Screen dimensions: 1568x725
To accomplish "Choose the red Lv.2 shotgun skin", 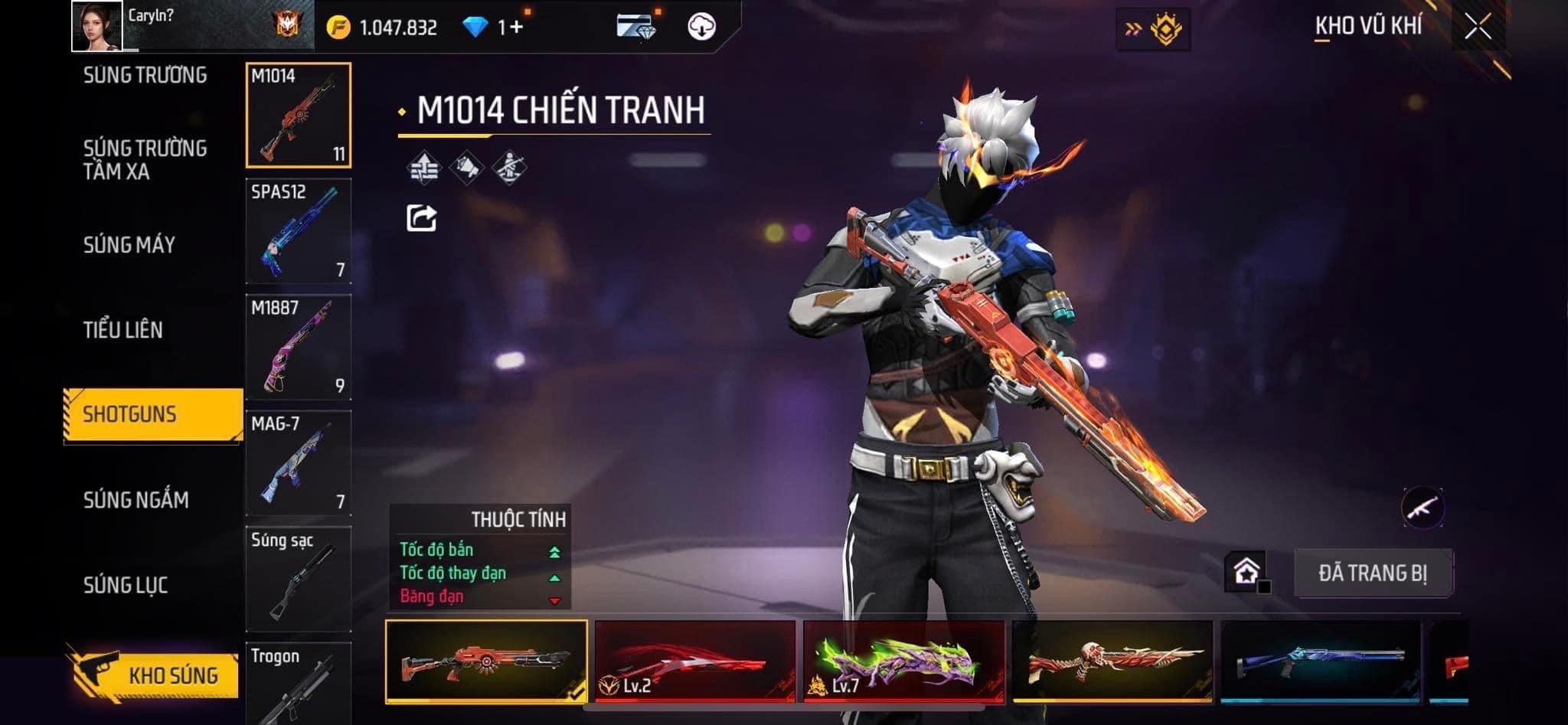I will [x=695, y=661].
